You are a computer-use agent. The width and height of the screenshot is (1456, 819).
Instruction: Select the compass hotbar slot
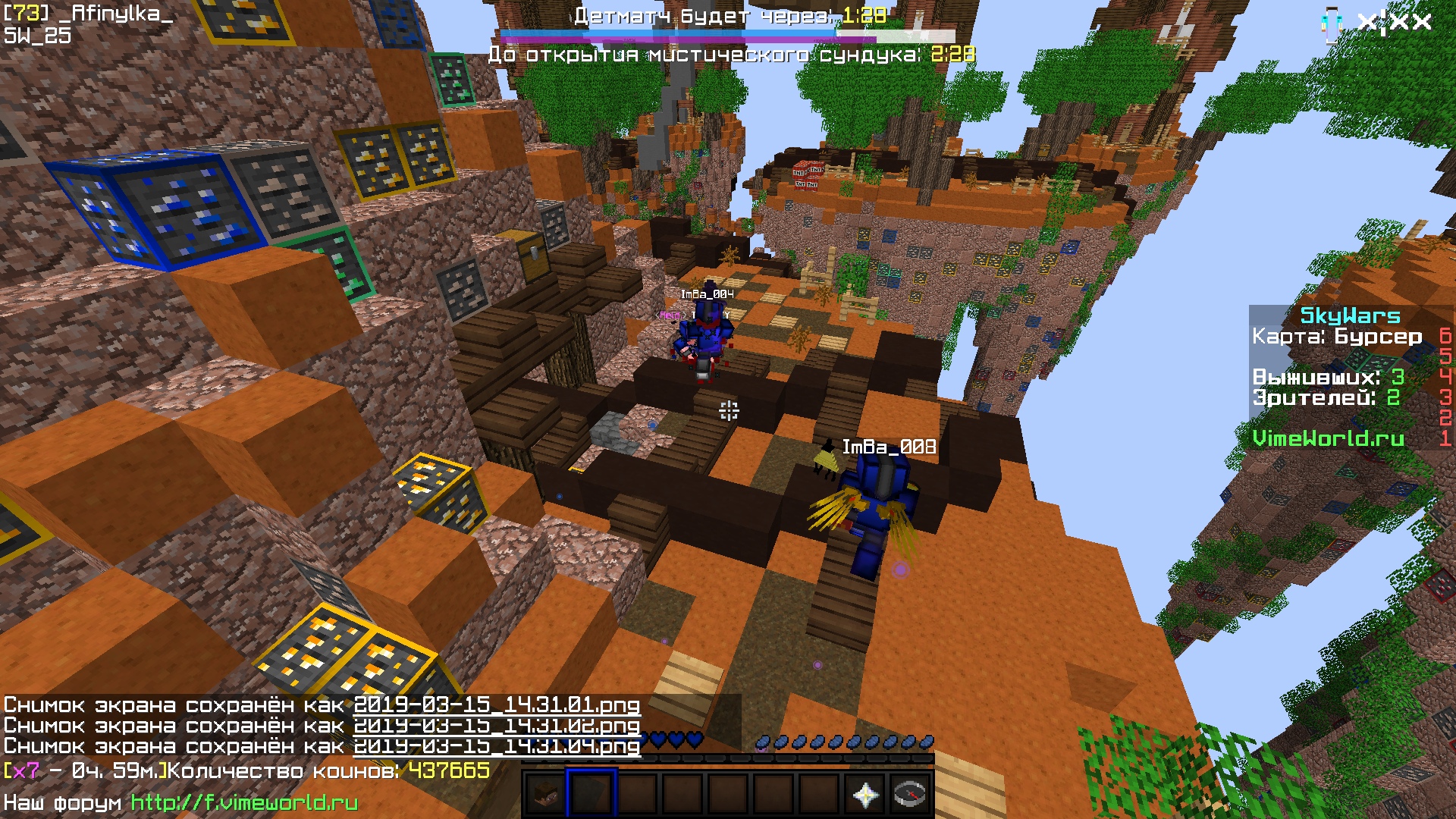(910, 795)
